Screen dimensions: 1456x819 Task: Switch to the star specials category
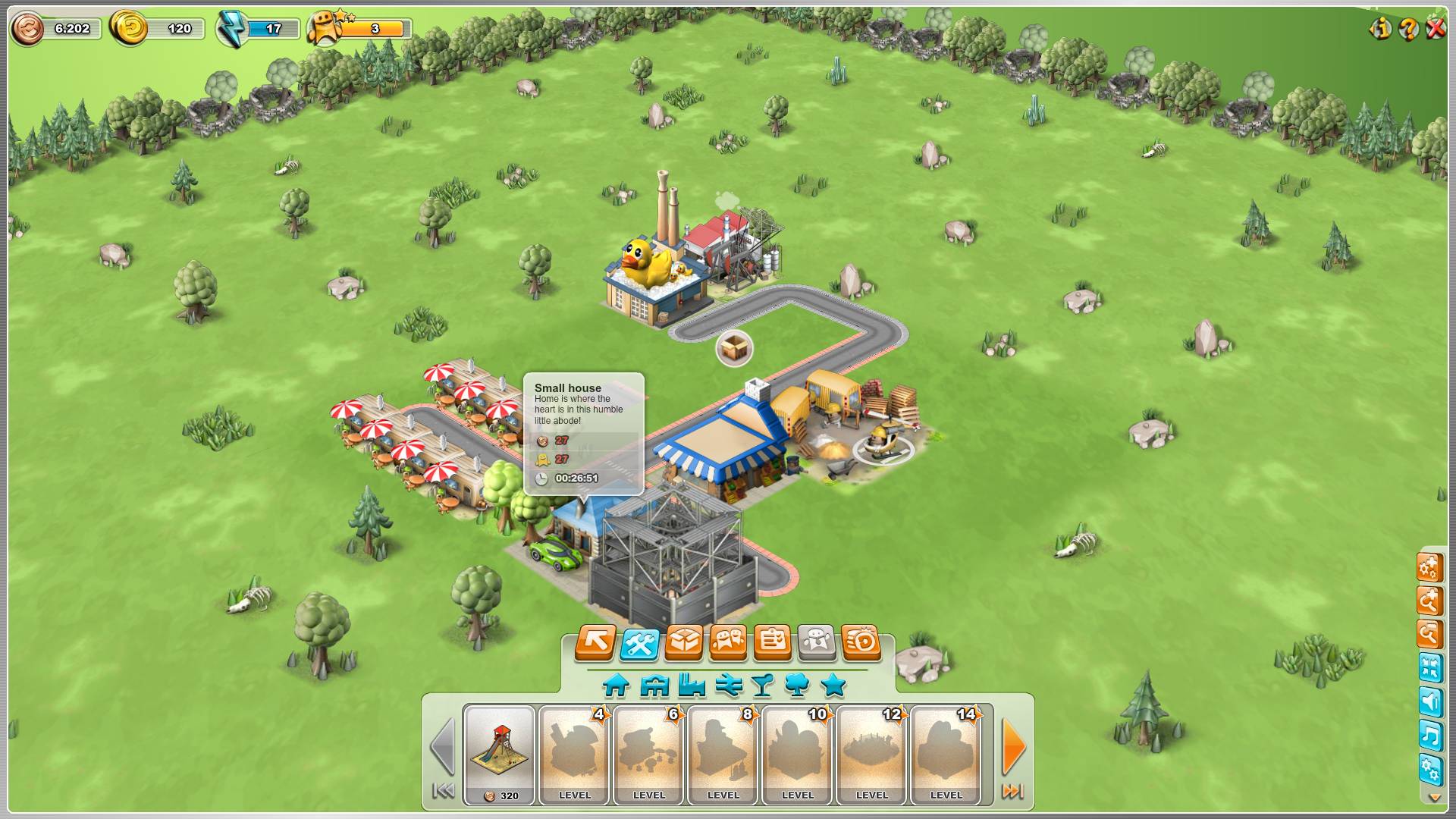833,686
